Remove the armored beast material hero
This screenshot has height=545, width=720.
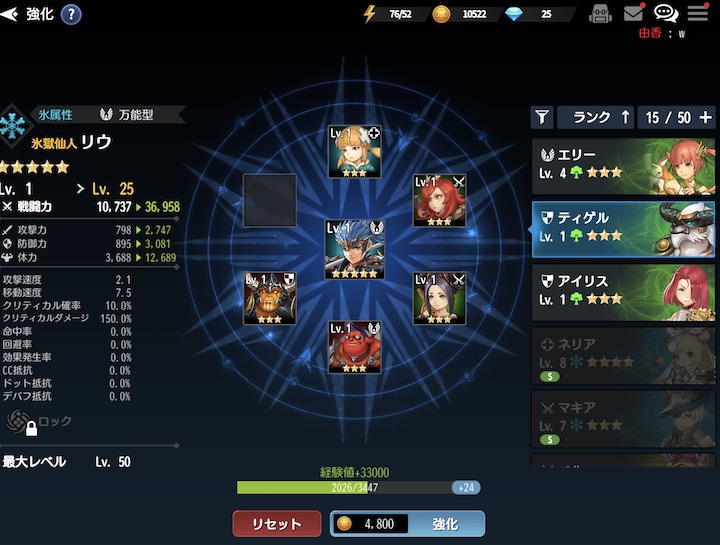point(270,298)
